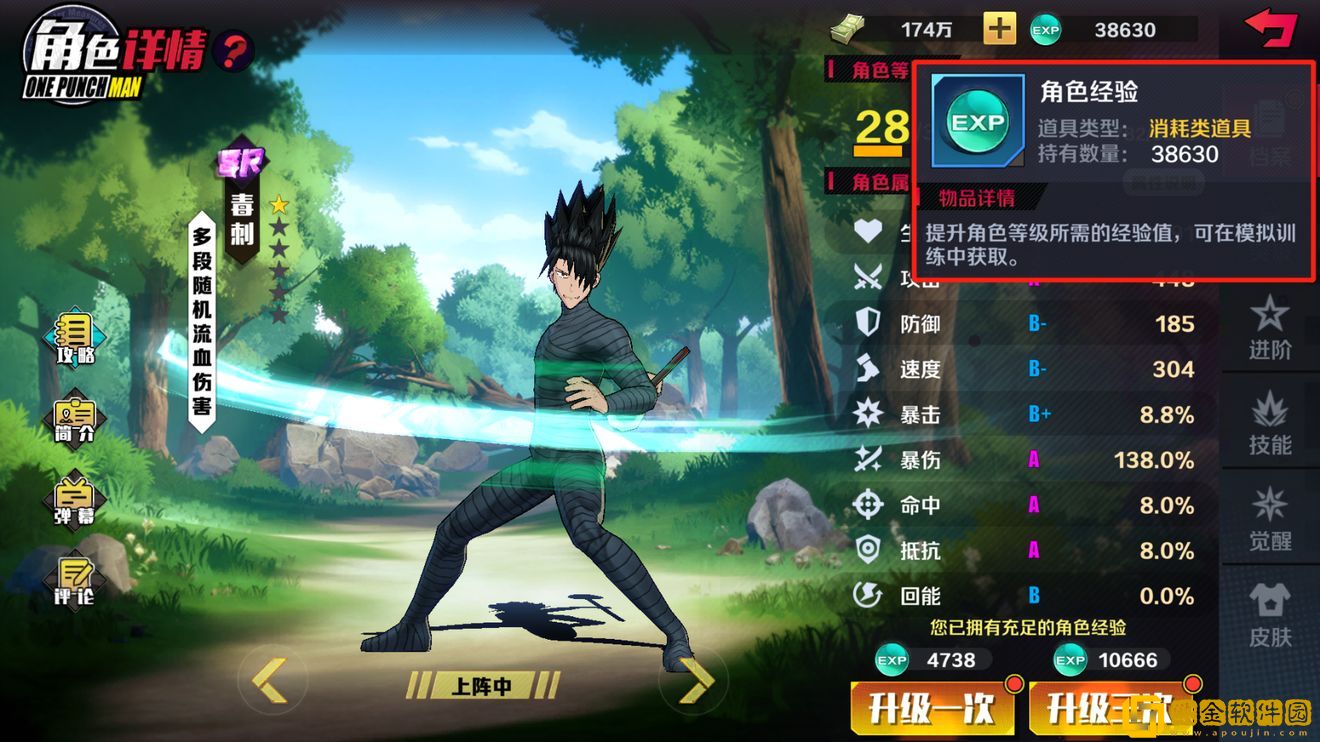
Task: Open the 攻略 strategy guide
Action: point(75,338)
